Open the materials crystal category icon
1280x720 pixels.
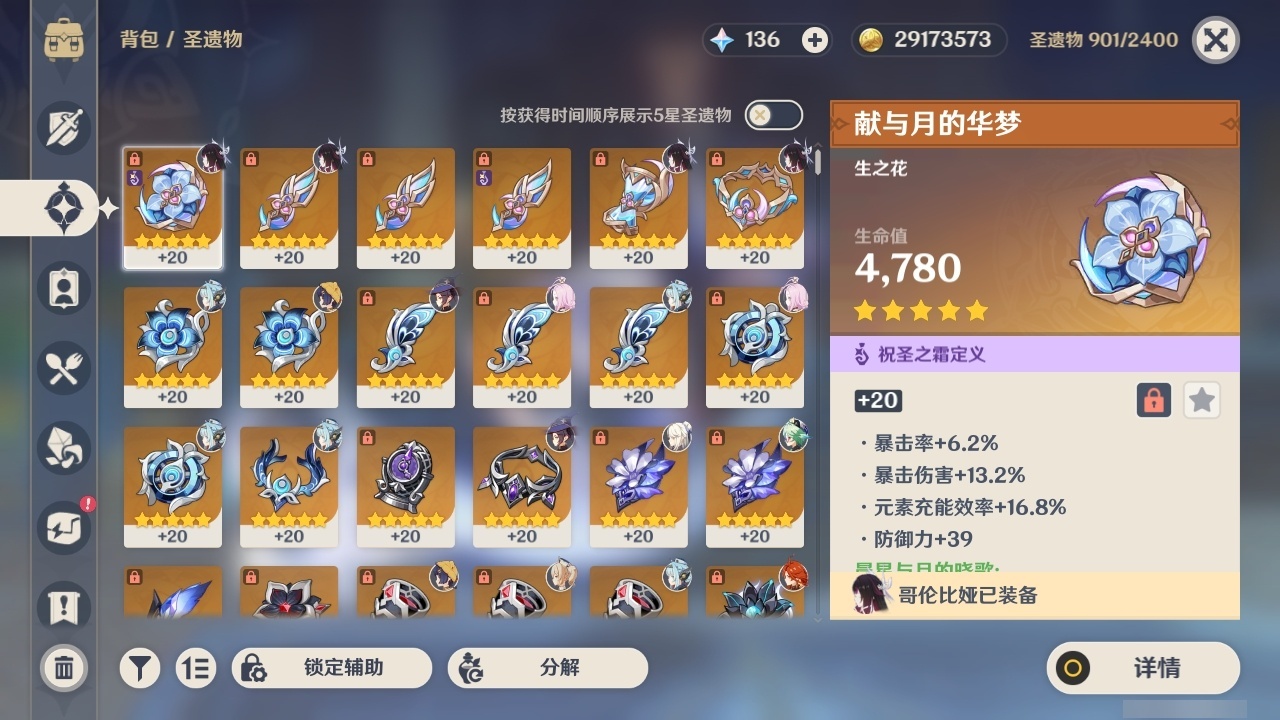[62, 448]
